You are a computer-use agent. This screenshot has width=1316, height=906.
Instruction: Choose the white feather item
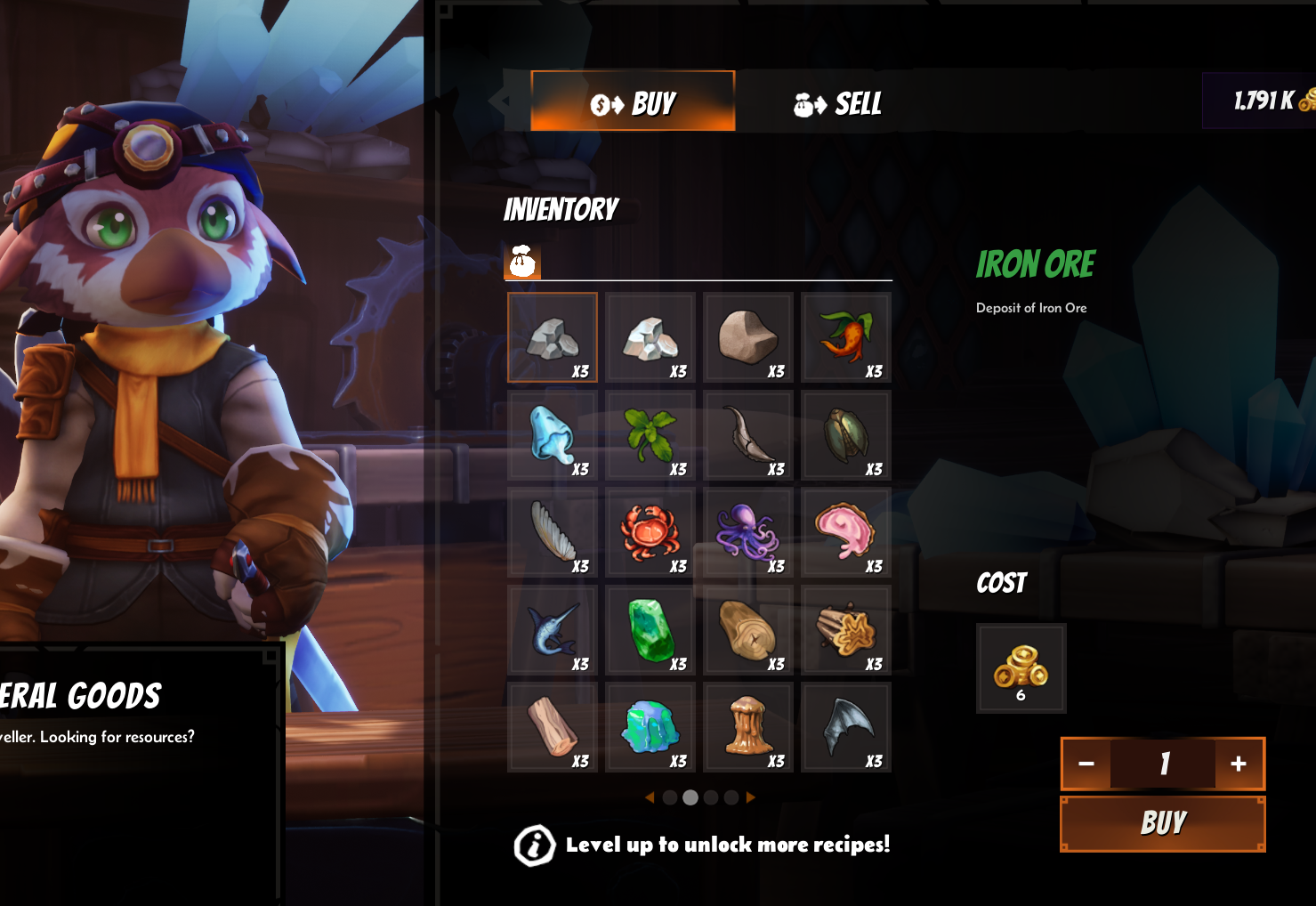pyautogui.click(x=553, y=533)
